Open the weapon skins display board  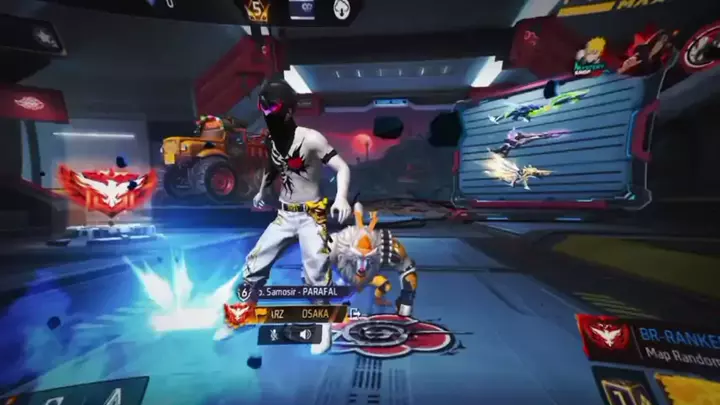(545, 140)
